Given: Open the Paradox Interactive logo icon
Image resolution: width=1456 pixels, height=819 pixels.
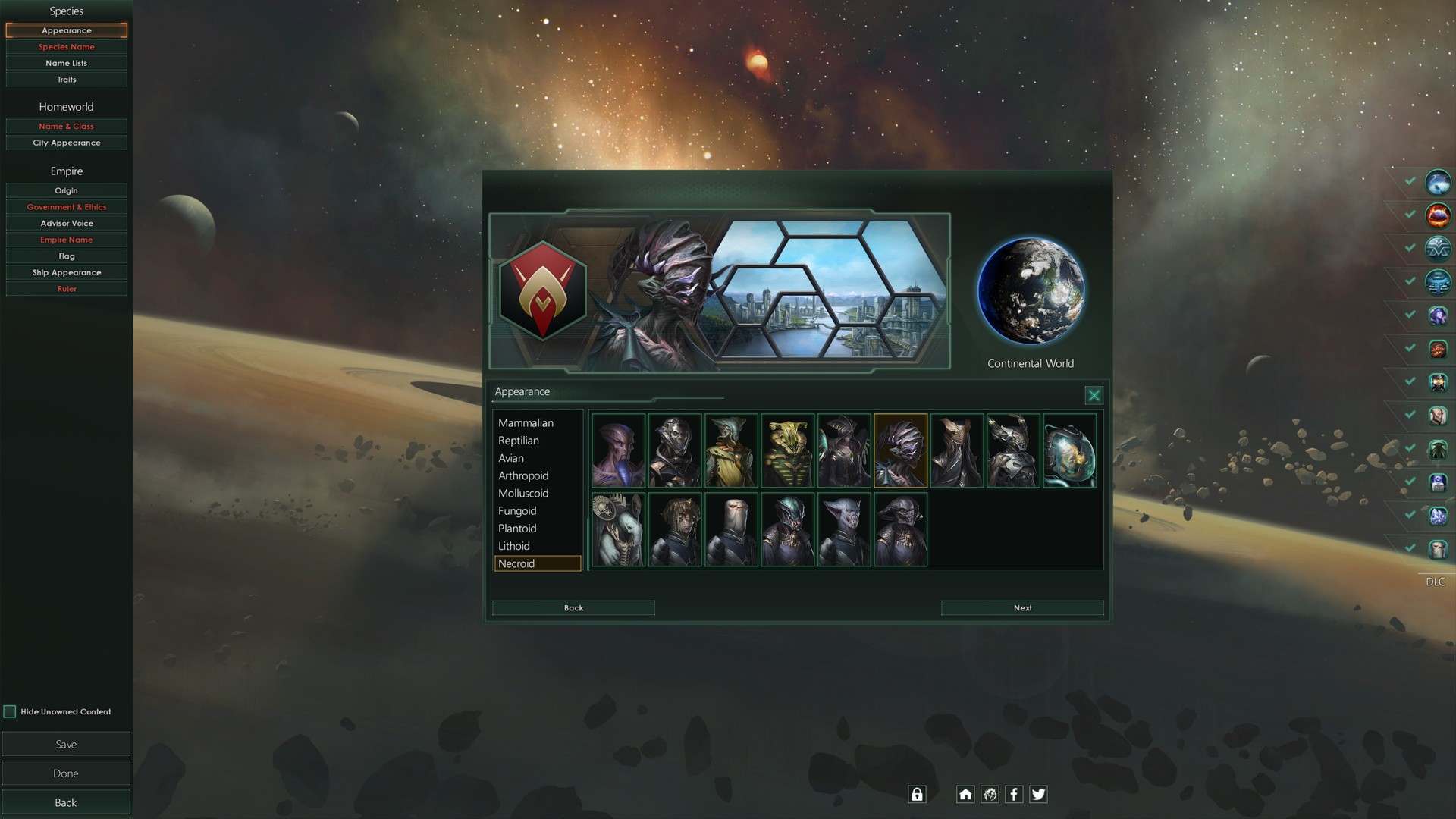Looking at the screenshot, I should (990, 794).
